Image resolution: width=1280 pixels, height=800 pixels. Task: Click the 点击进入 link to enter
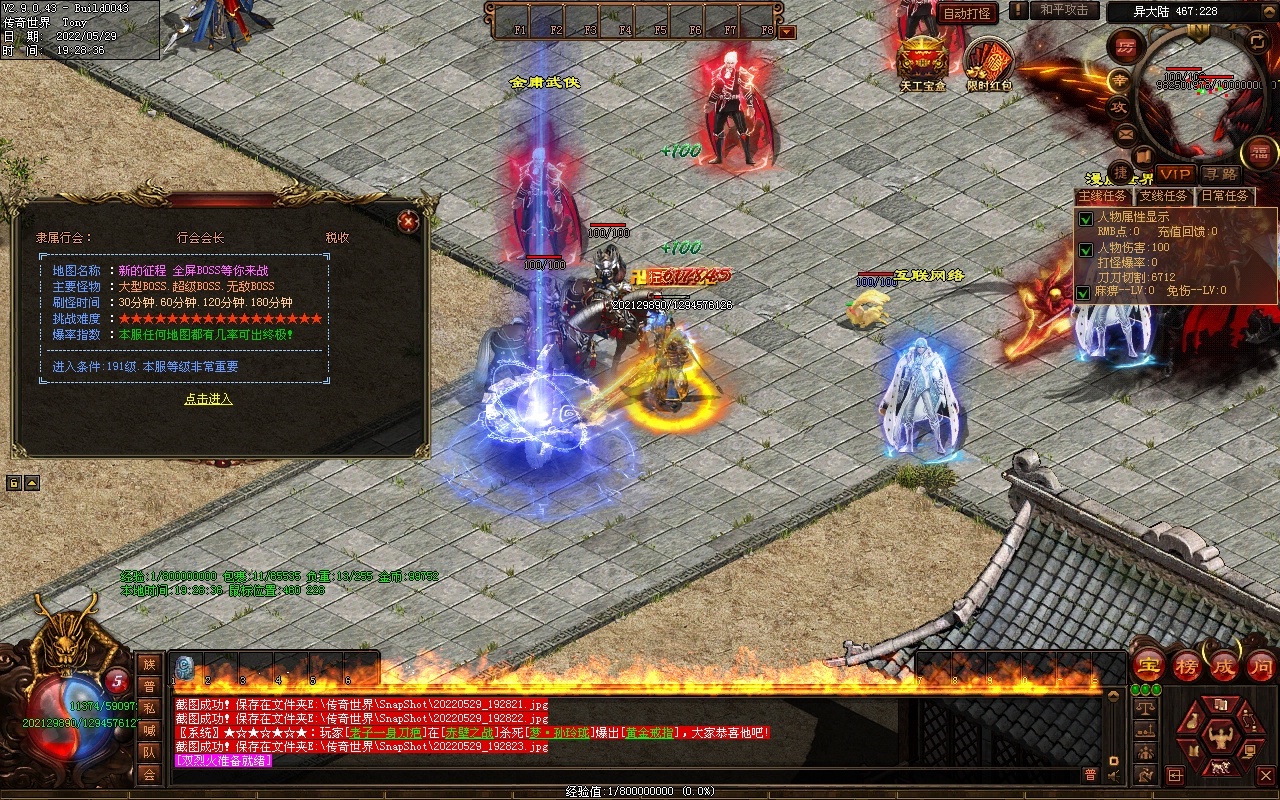(x=208, y=399)
